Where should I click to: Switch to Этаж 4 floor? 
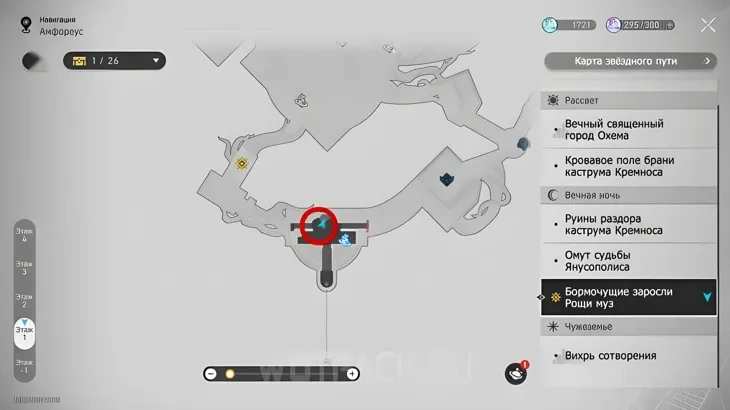23,234
